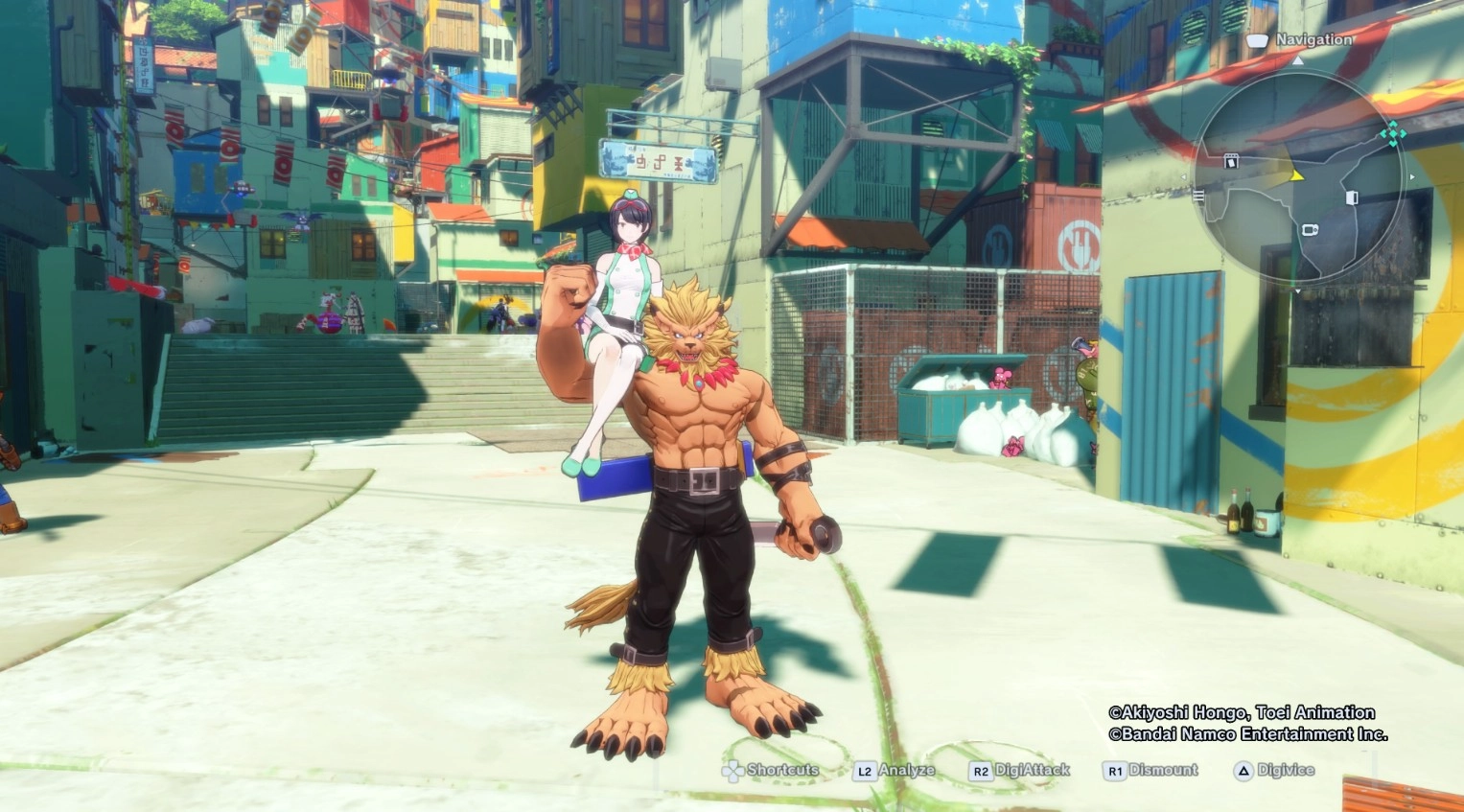
Task: Click the stairs marker on the minimap edge
Action: [1198, 196]
